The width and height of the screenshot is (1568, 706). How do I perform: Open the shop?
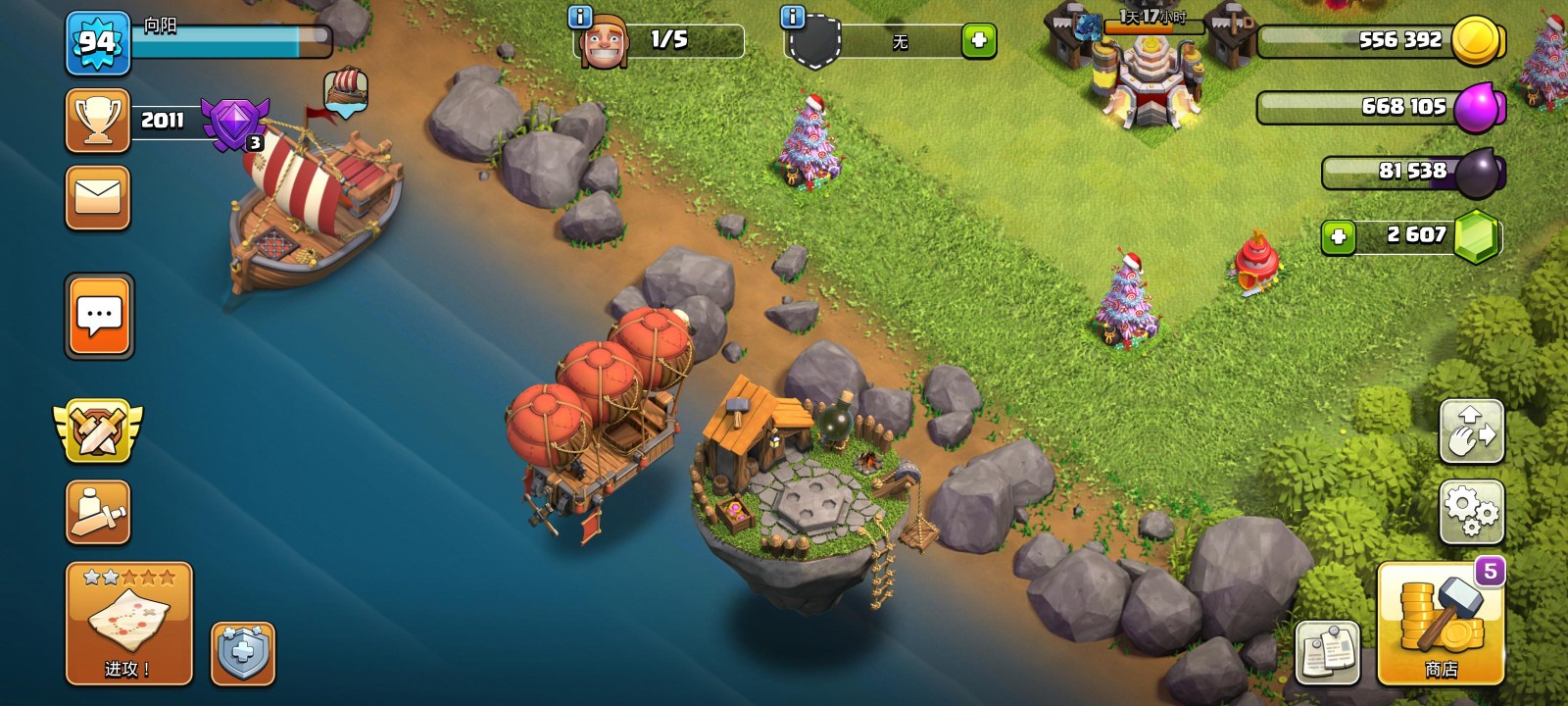tap(1440, 623)
